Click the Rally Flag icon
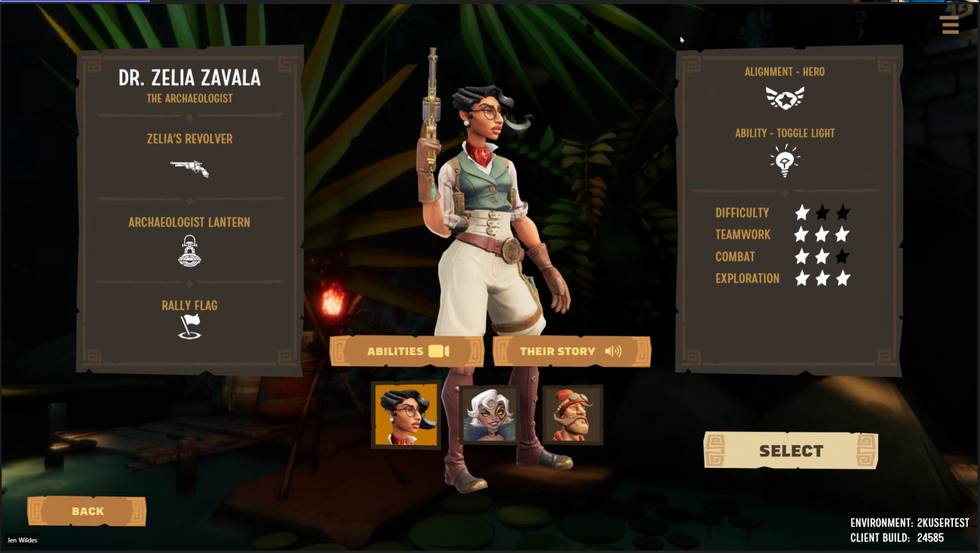This screenshot has width=980, height=553. [x=189, y=327]
